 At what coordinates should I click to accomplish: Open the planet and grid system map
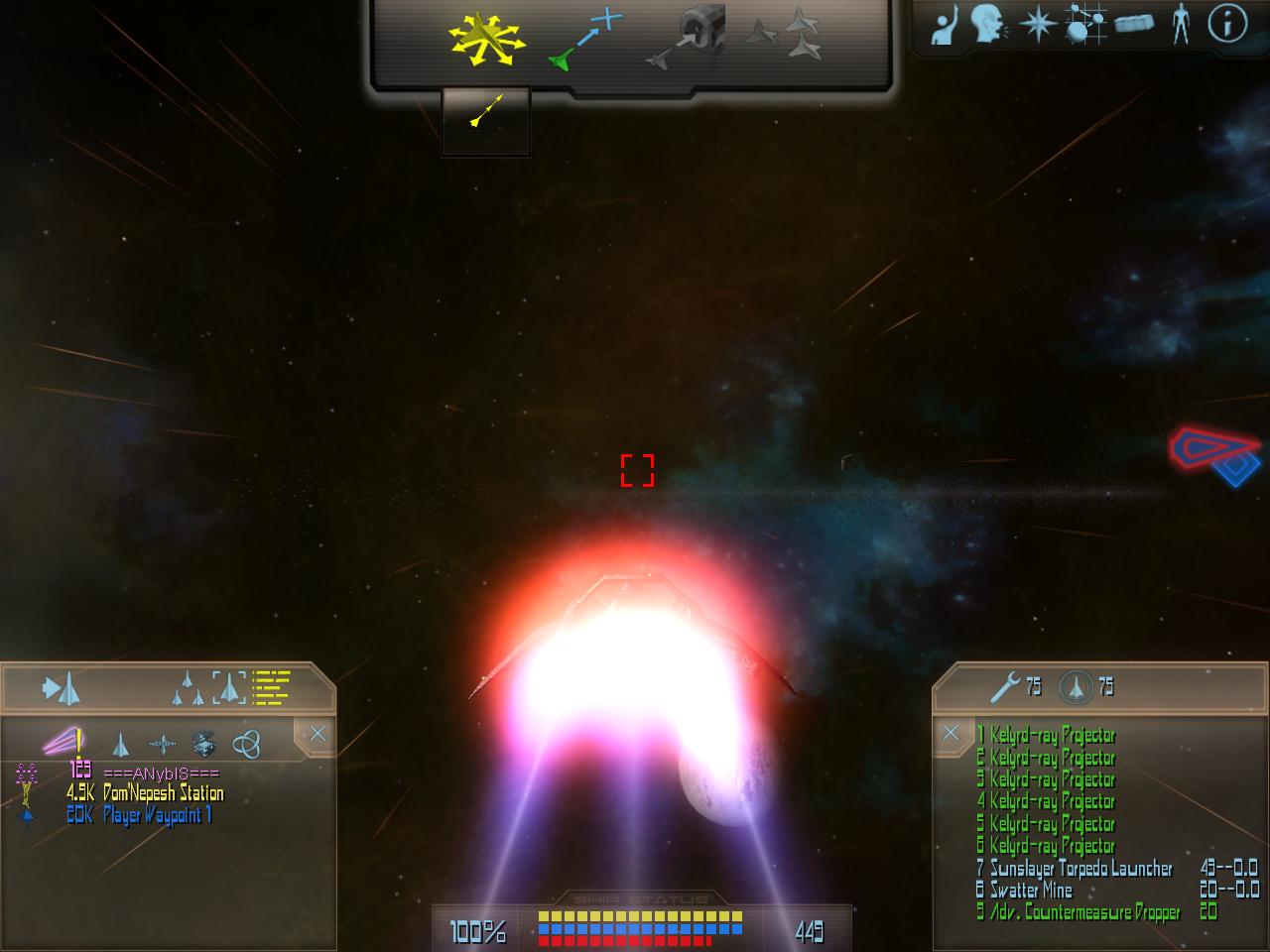[1084, 25]
